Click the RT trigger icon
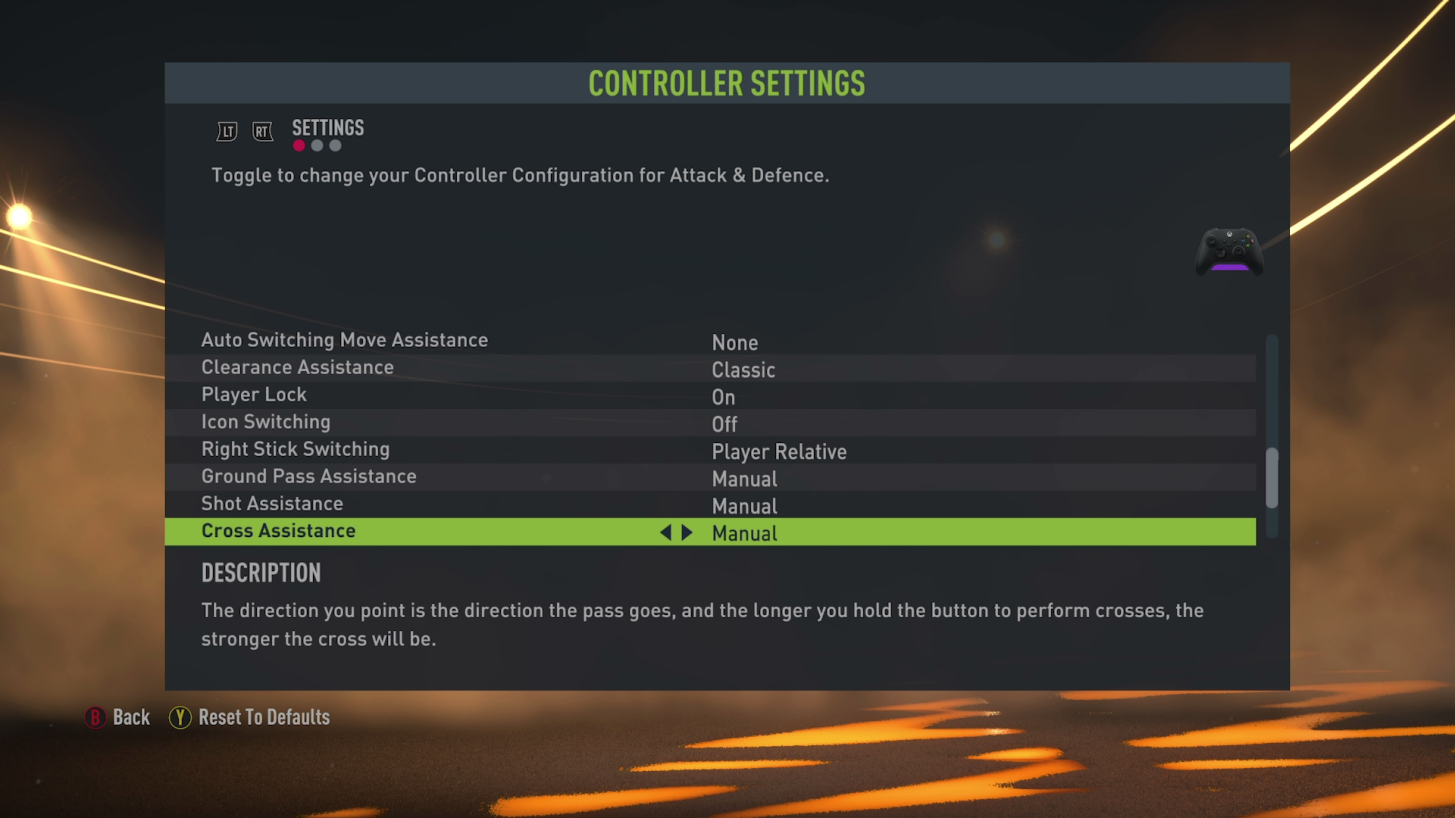This screenshot has height=818, width=1455. coord(262,131)
